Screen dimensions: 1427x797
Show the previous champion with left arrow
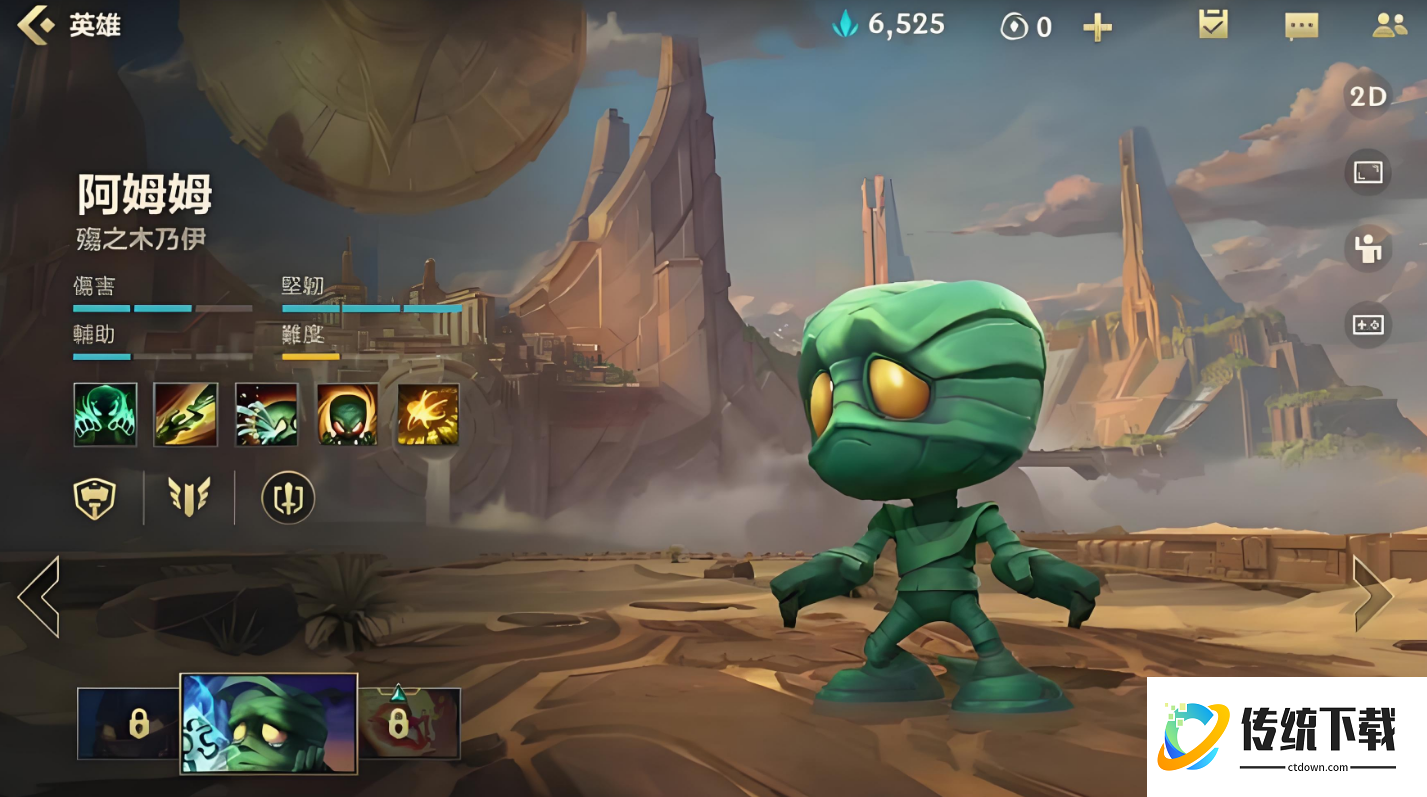[x=39, y=596]
